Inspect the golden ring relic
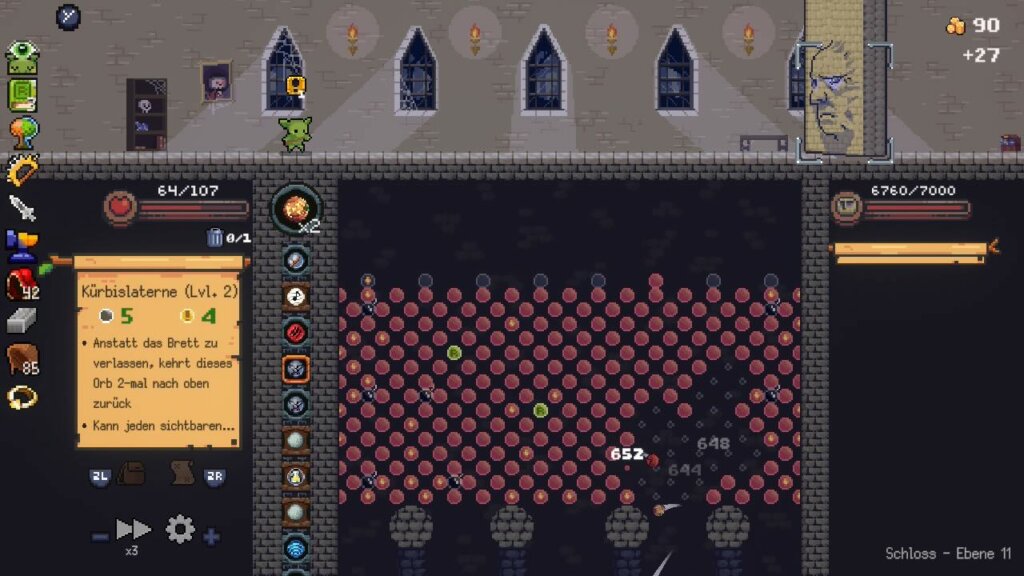Screen dimensions: 1024x576 pos(22,397)
